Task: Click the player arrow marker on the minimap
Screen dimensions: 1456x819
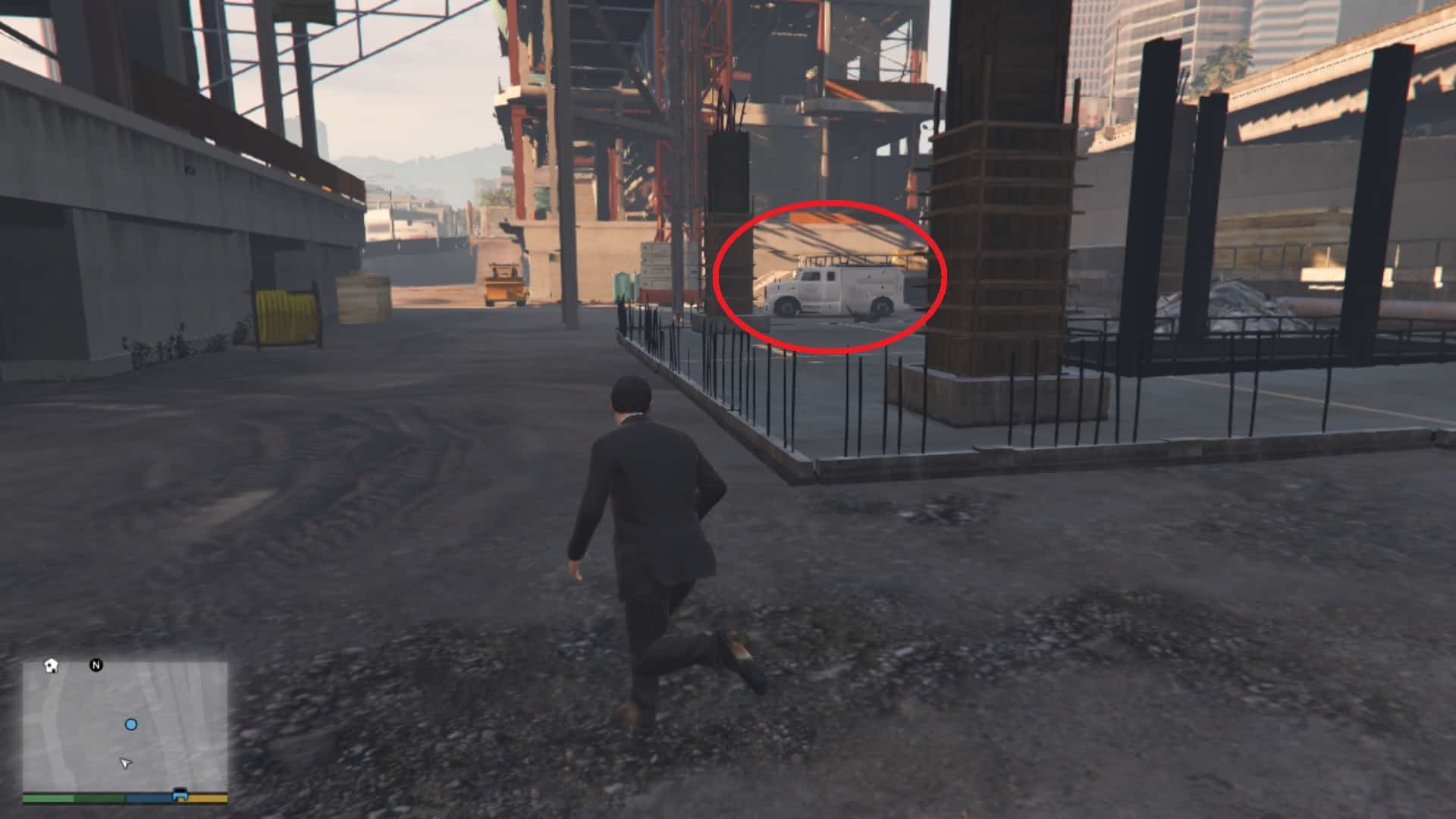Action: [125, 764]
